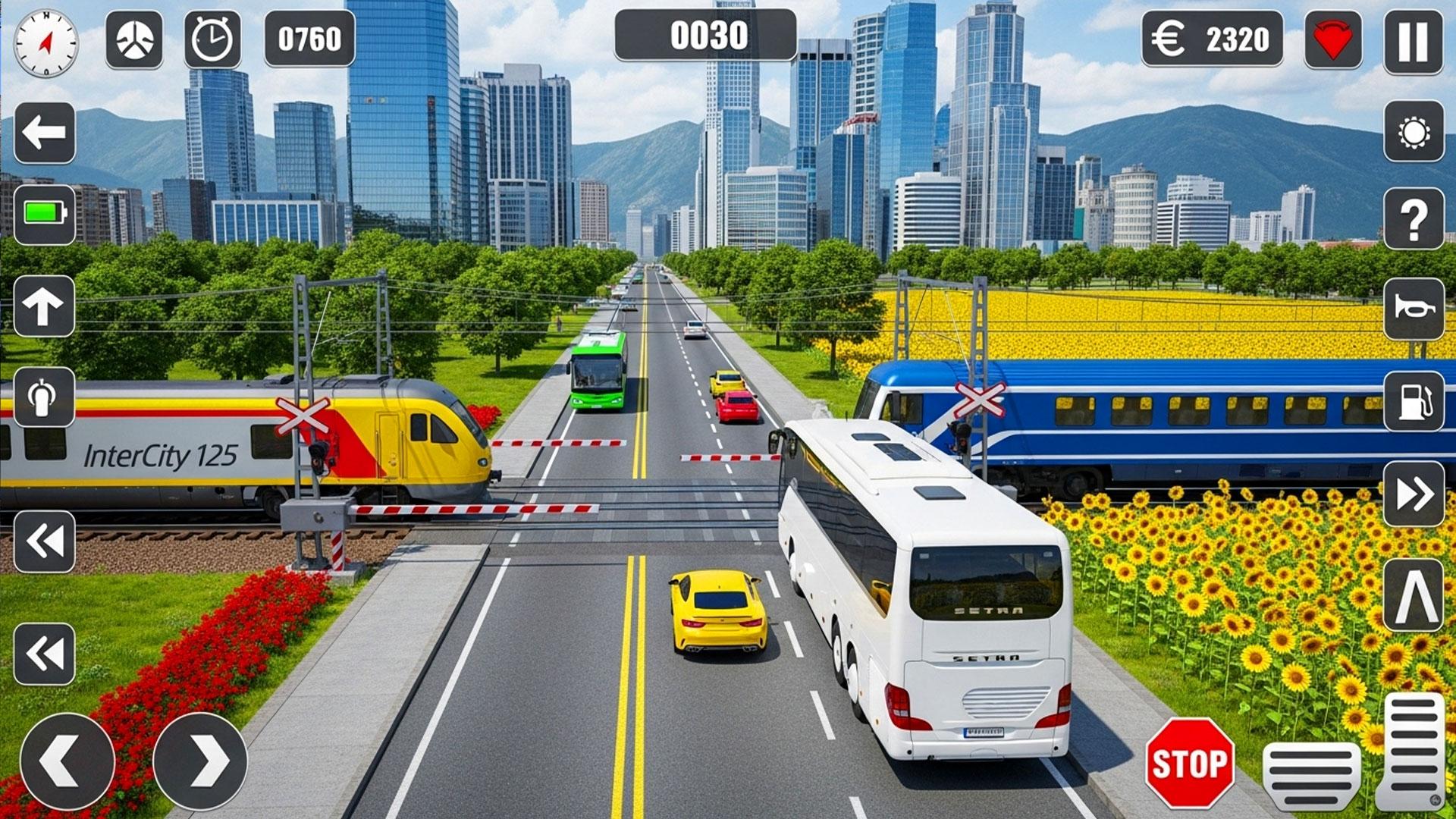Steer right with the round arrow button
Screen dimensions: 1456x819
pos(200,761)
